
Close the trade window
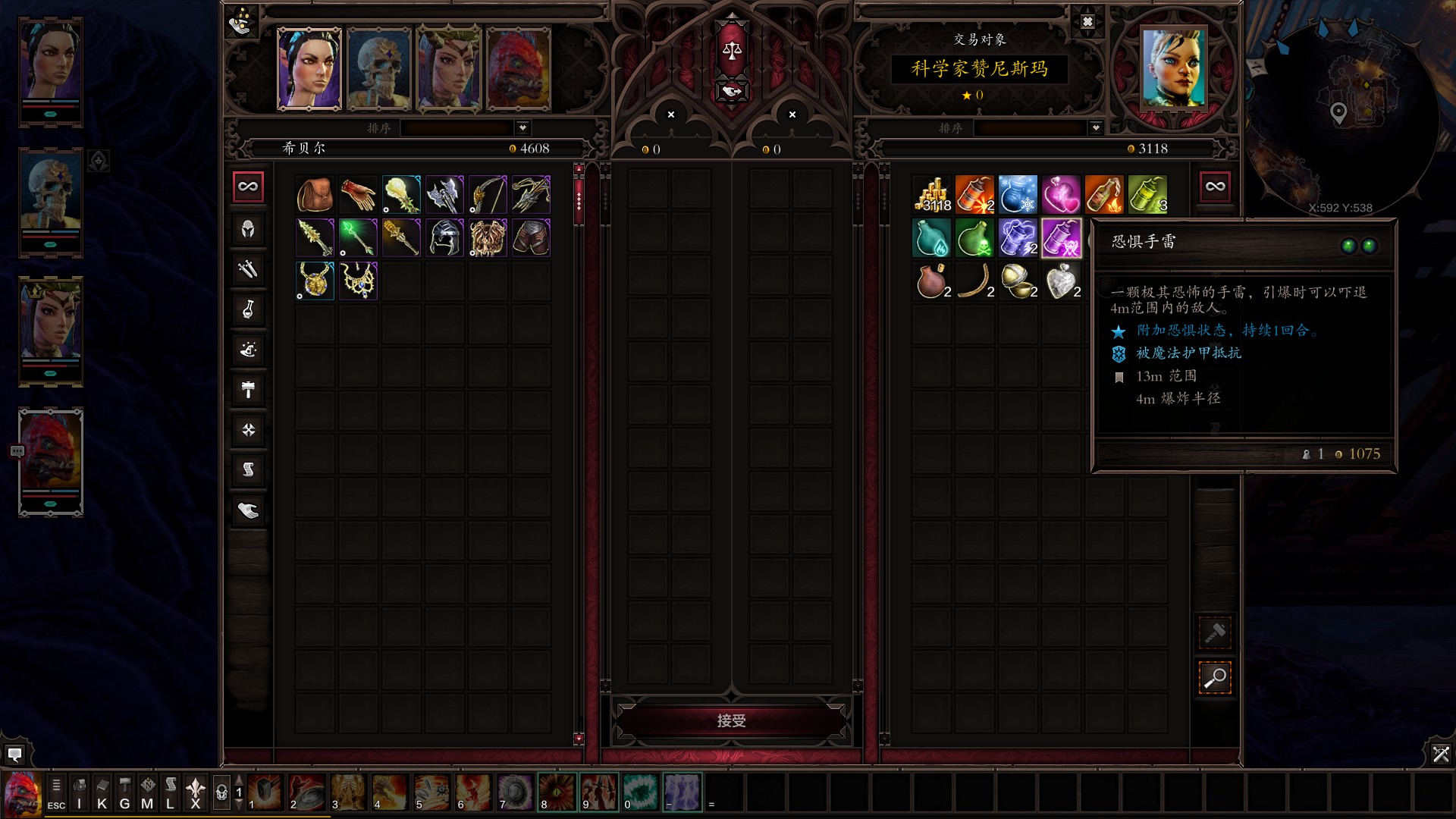coord(1087,22)
